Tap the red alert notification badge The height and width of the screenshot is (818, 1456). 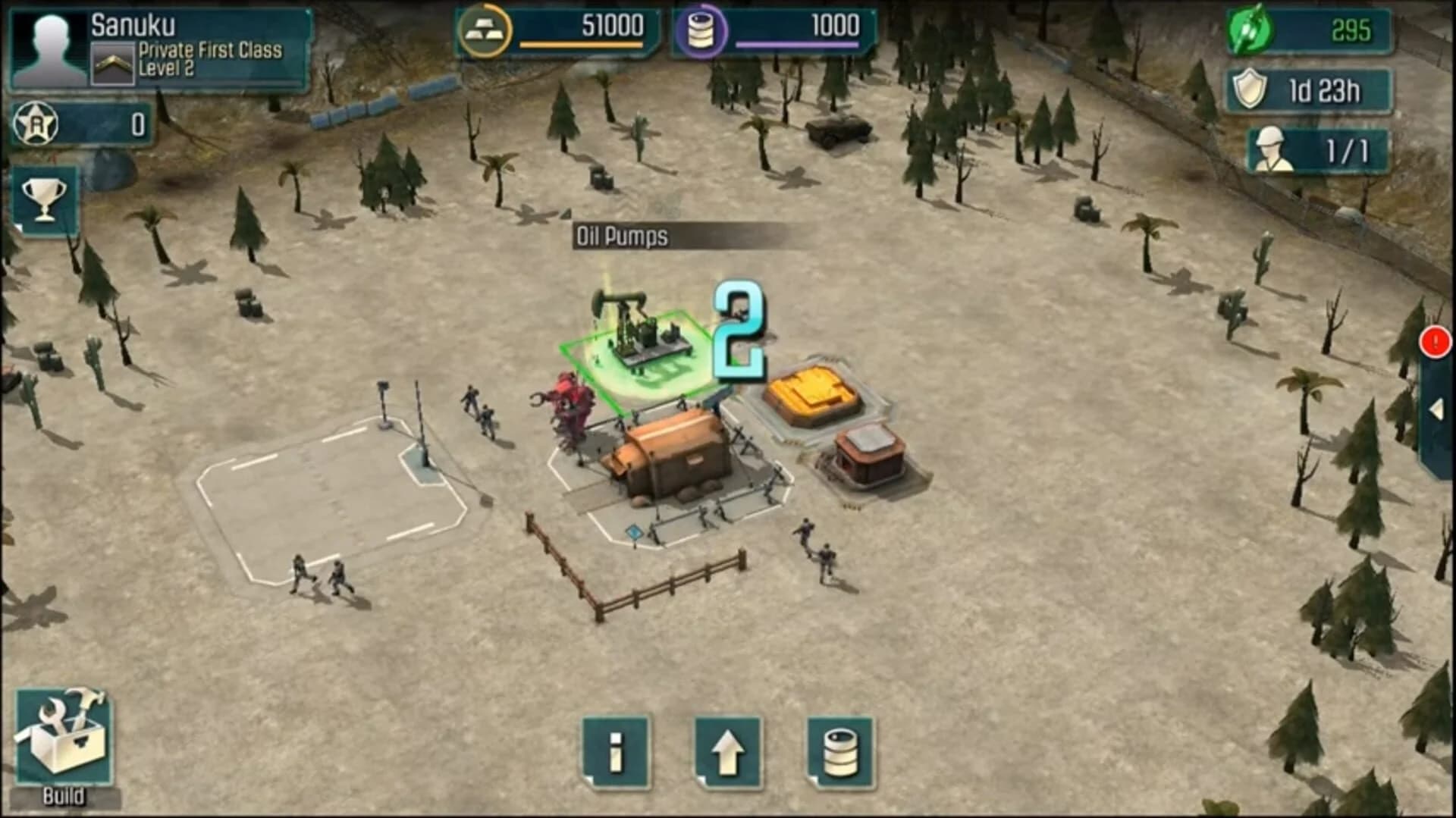pyautogui.click(x=1433, y=343)
